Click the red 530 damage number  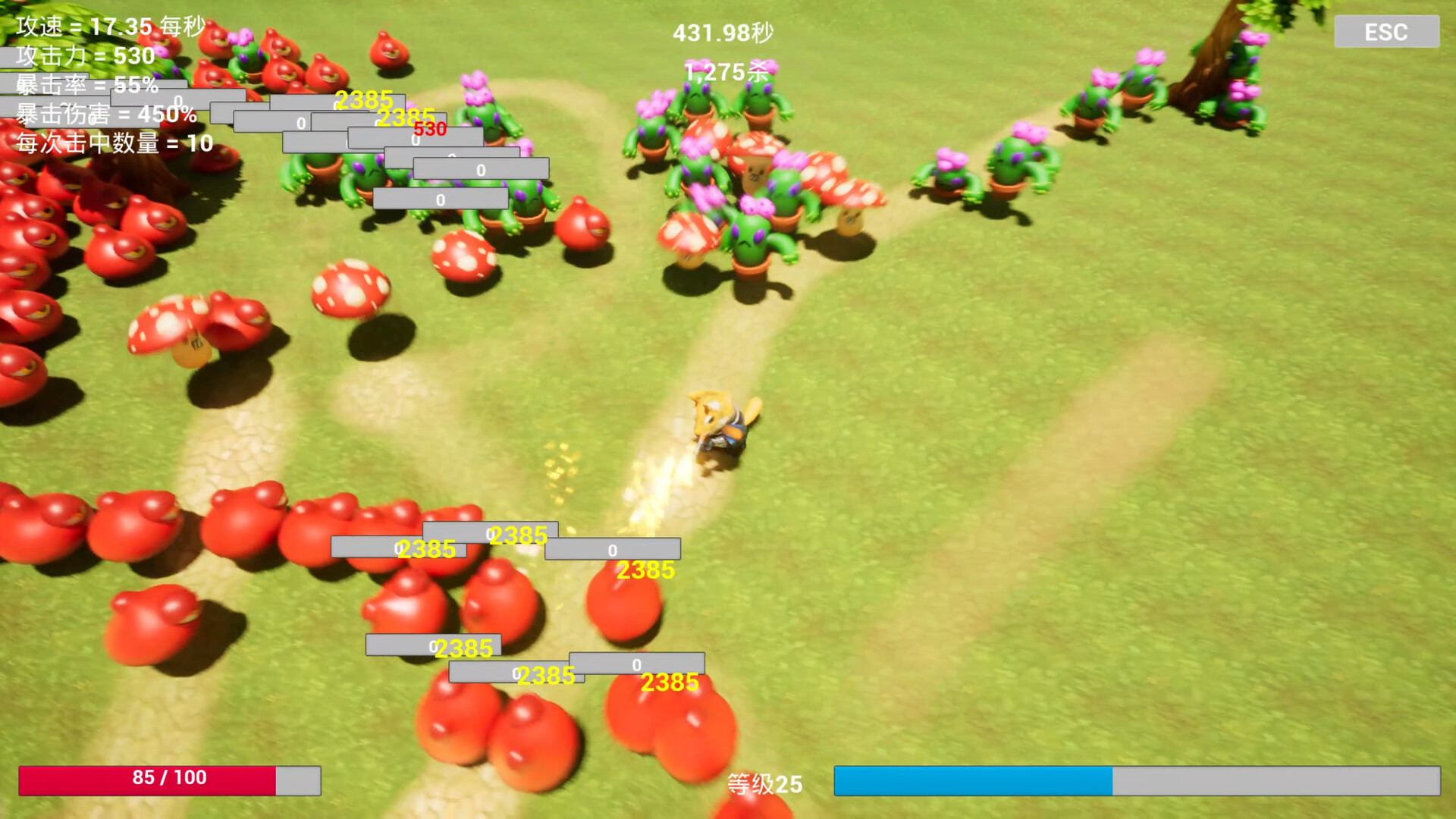430,130
